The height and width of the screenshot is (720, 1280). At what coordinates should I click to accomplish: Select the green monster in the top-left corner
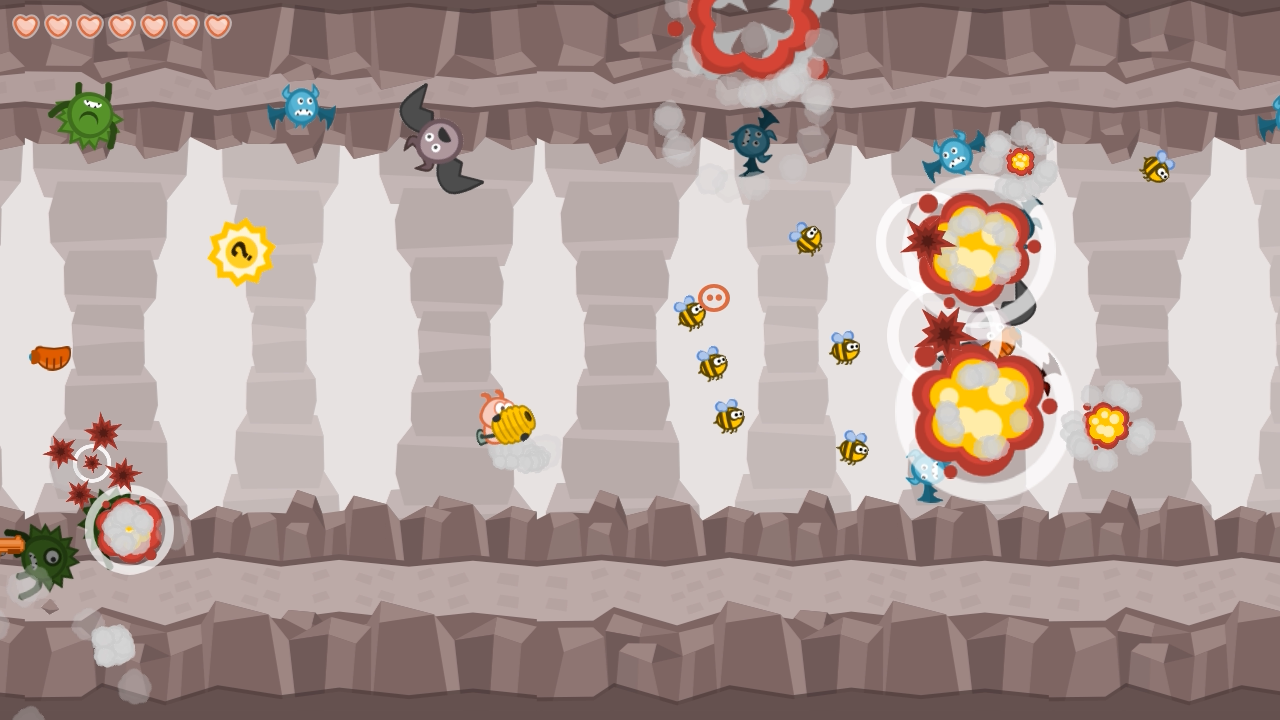(x=88, y=113)
